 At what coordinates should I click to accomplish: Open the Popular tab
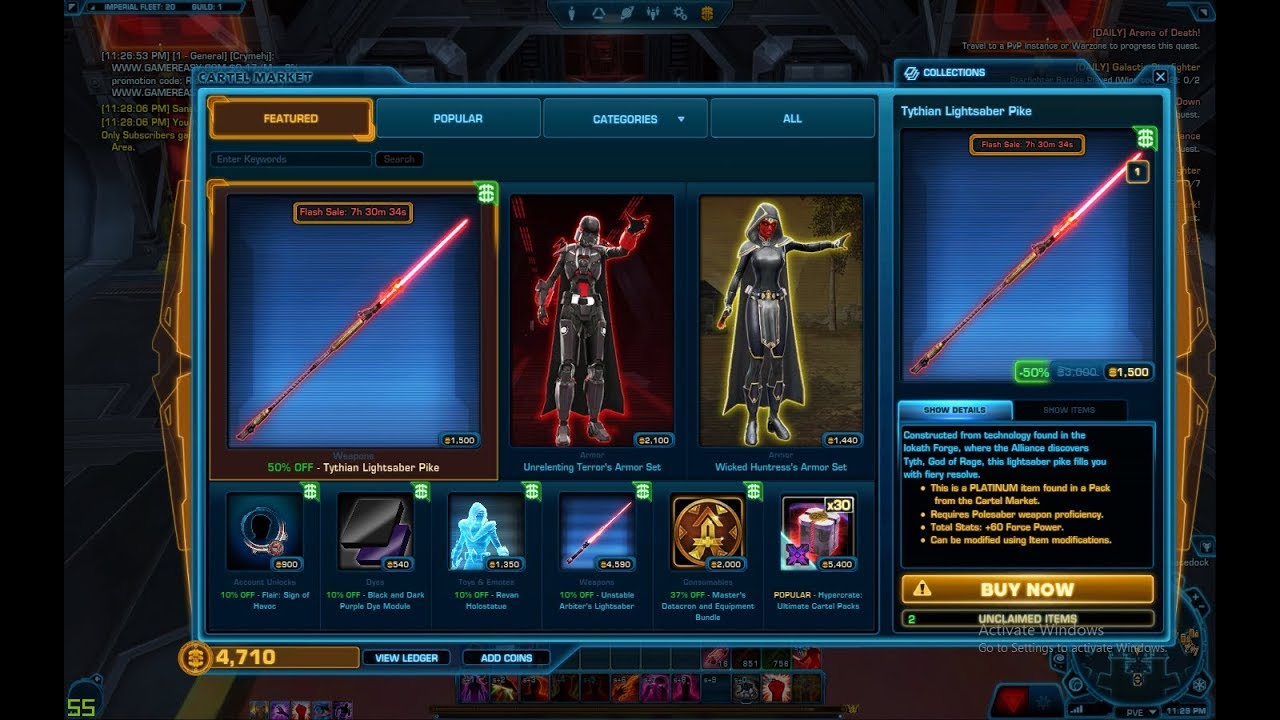pos(458,119)
